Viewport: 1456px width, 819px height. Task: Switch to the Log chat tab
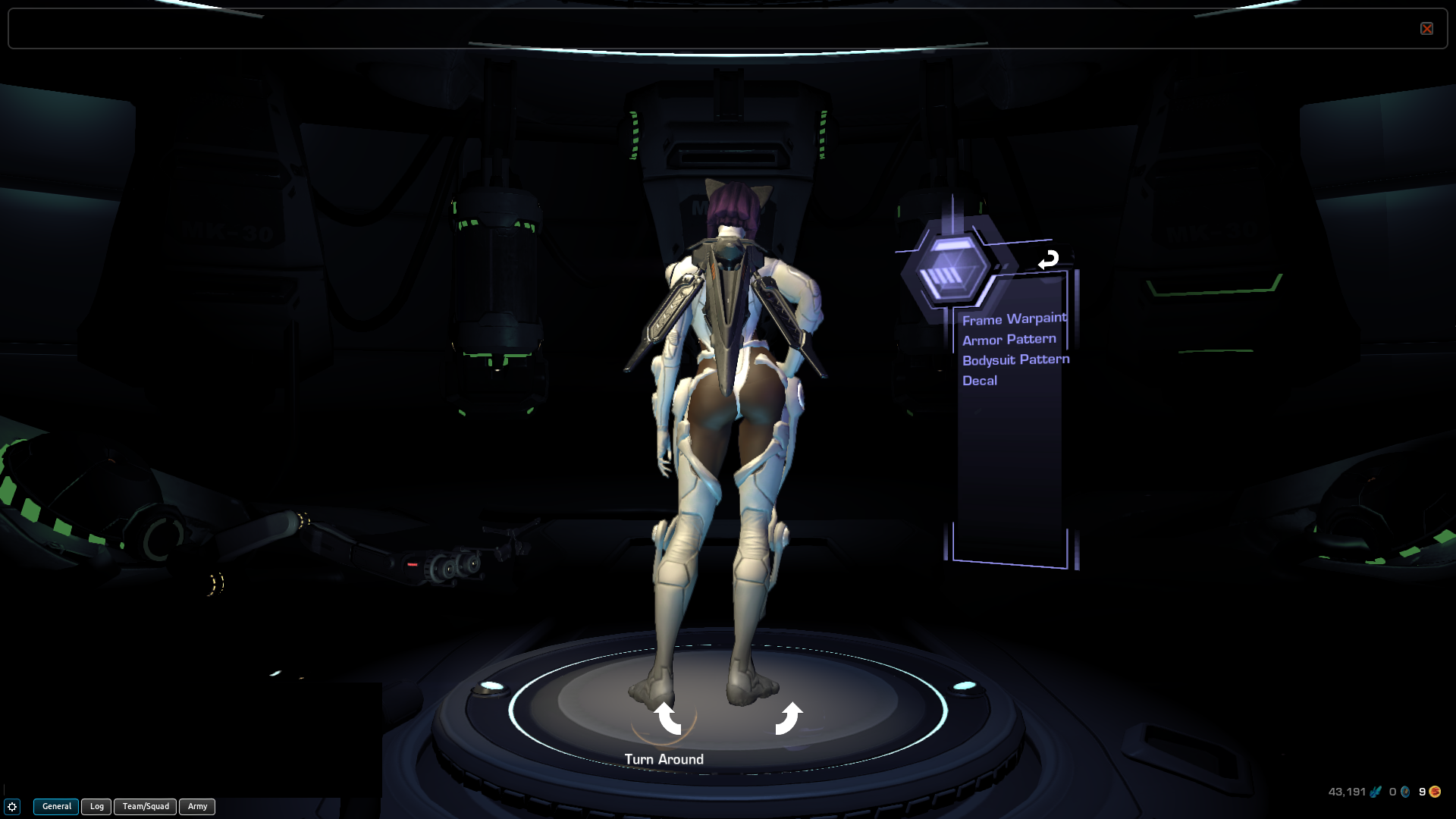pos(97,806)
